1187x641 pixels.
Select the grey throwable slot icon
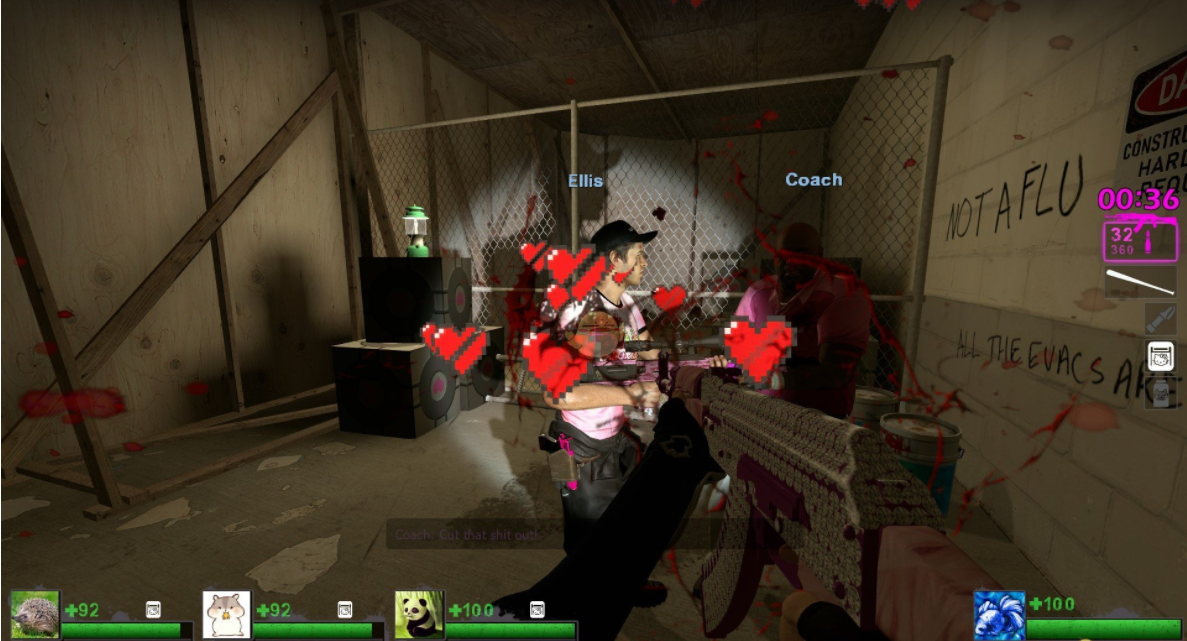click(1160, 319)
